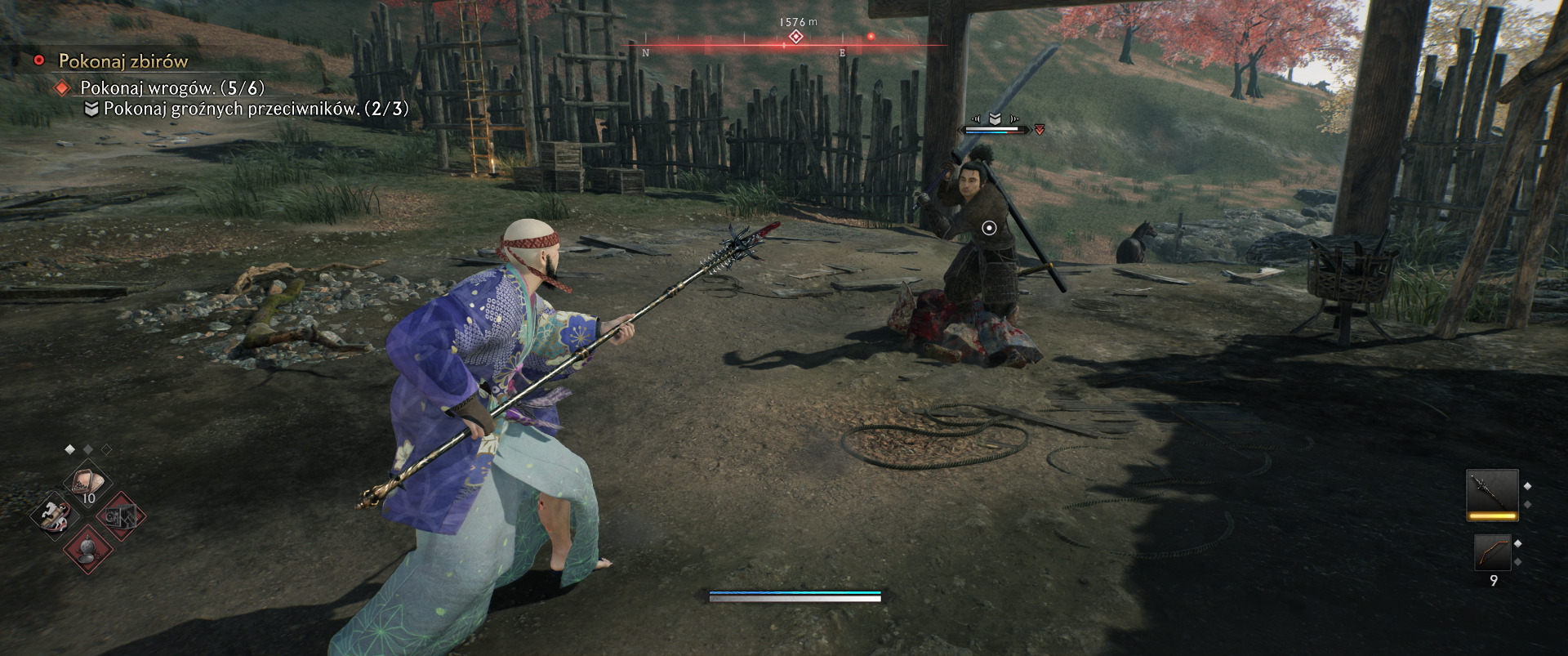Use the horse whistle quick item
Screen dimensions: 1568x656
tap(54, 515)
